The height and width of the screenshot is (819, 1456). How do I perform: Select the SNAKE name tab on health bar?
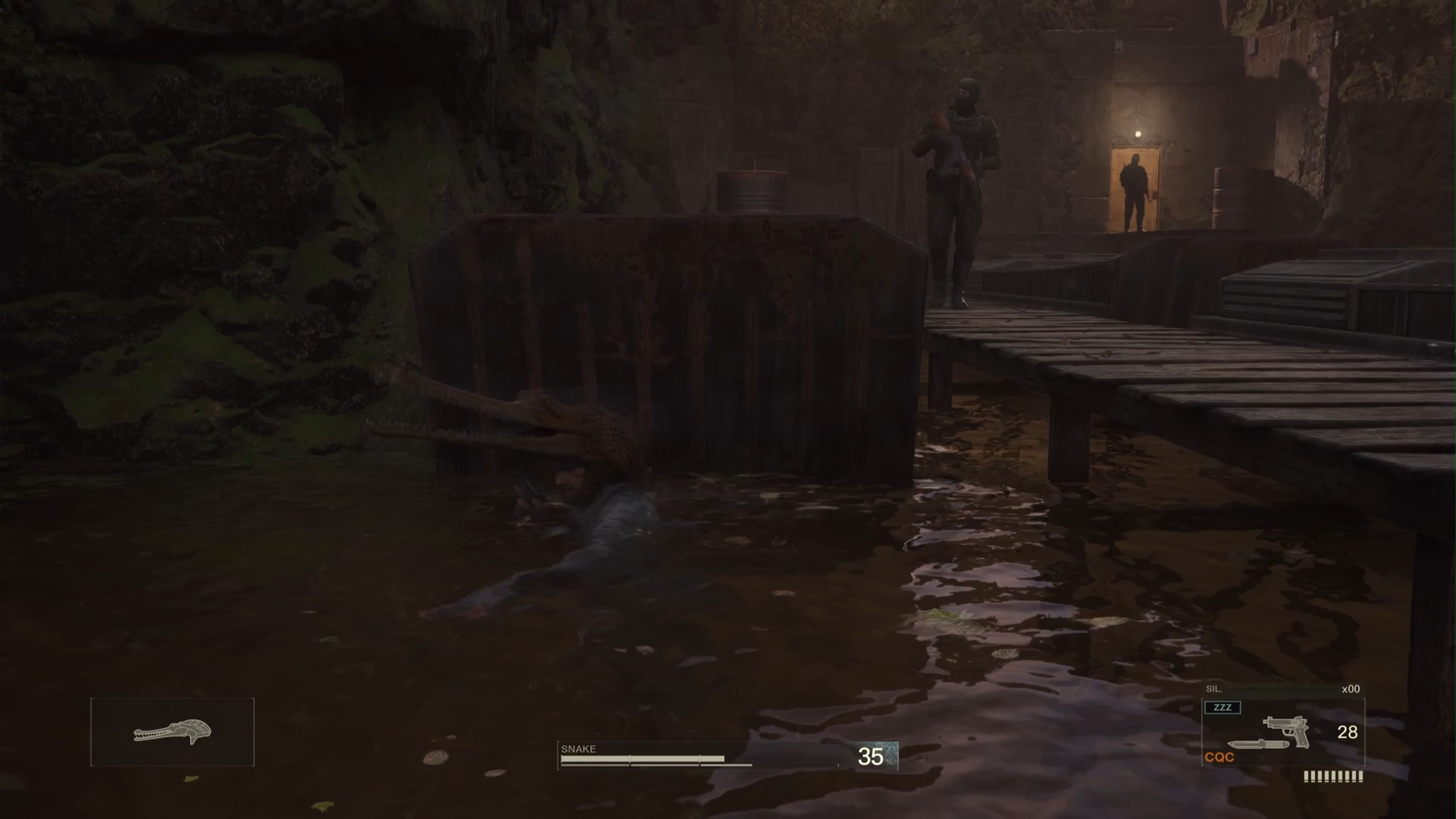tap(578, 749)
